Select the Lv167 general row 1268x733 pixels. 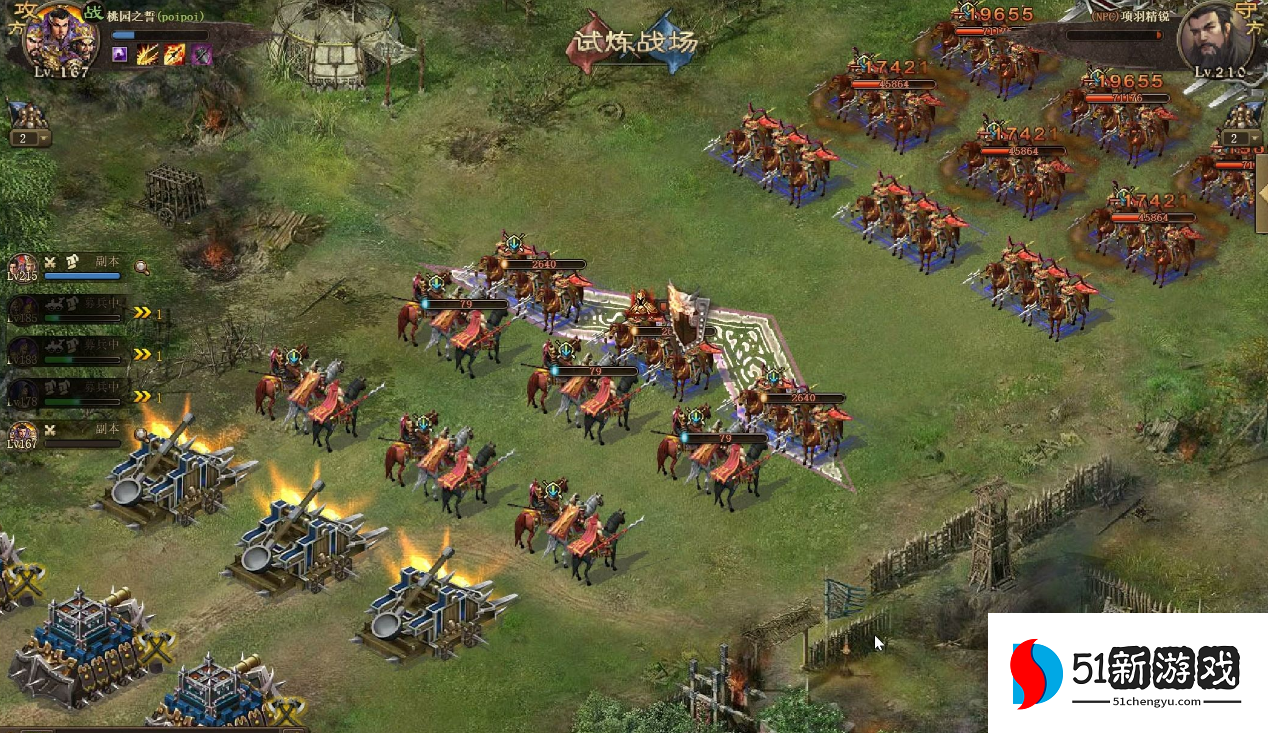68,434
